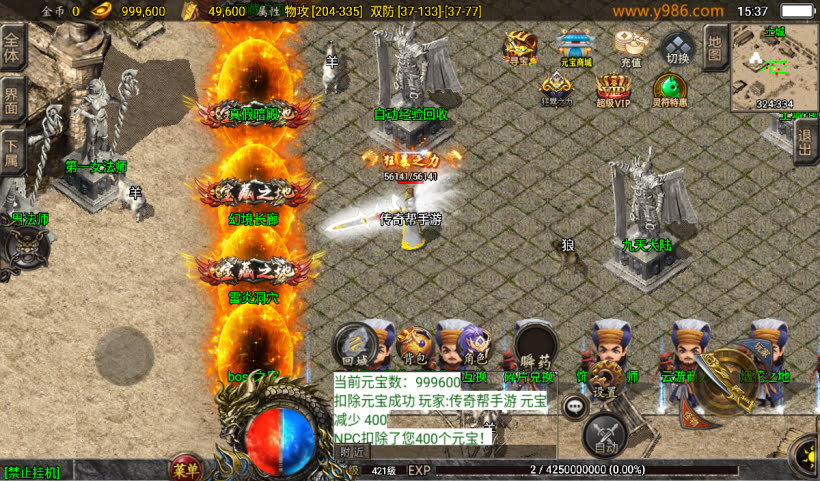Select the 全体 tab on left edge
The width and height of the screenshot is (820, 481).
click(12, 50)
